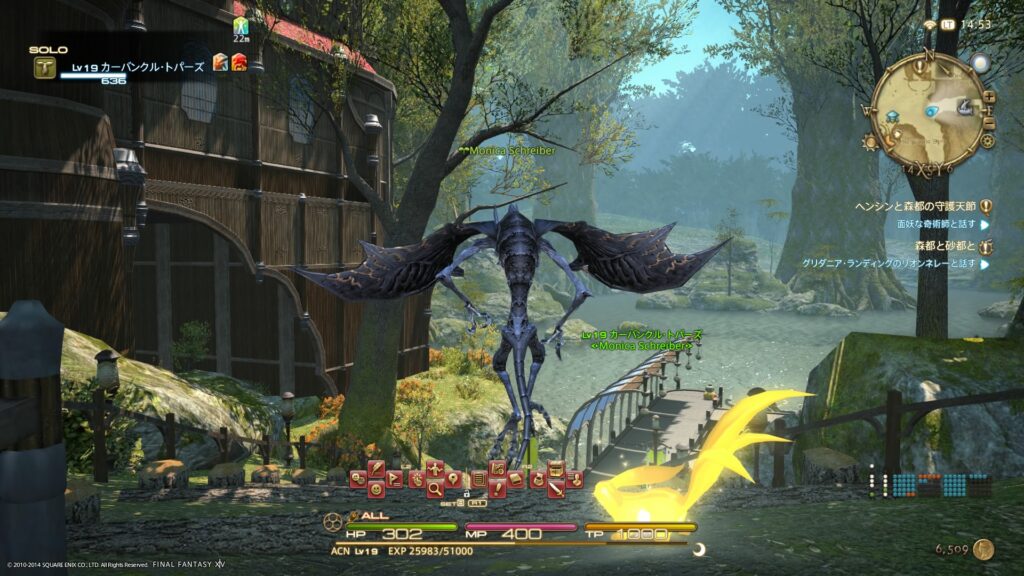This screenshot has width=1024, height=576.
Task: Click the sword icon in the menu bar
Action: 556,490
